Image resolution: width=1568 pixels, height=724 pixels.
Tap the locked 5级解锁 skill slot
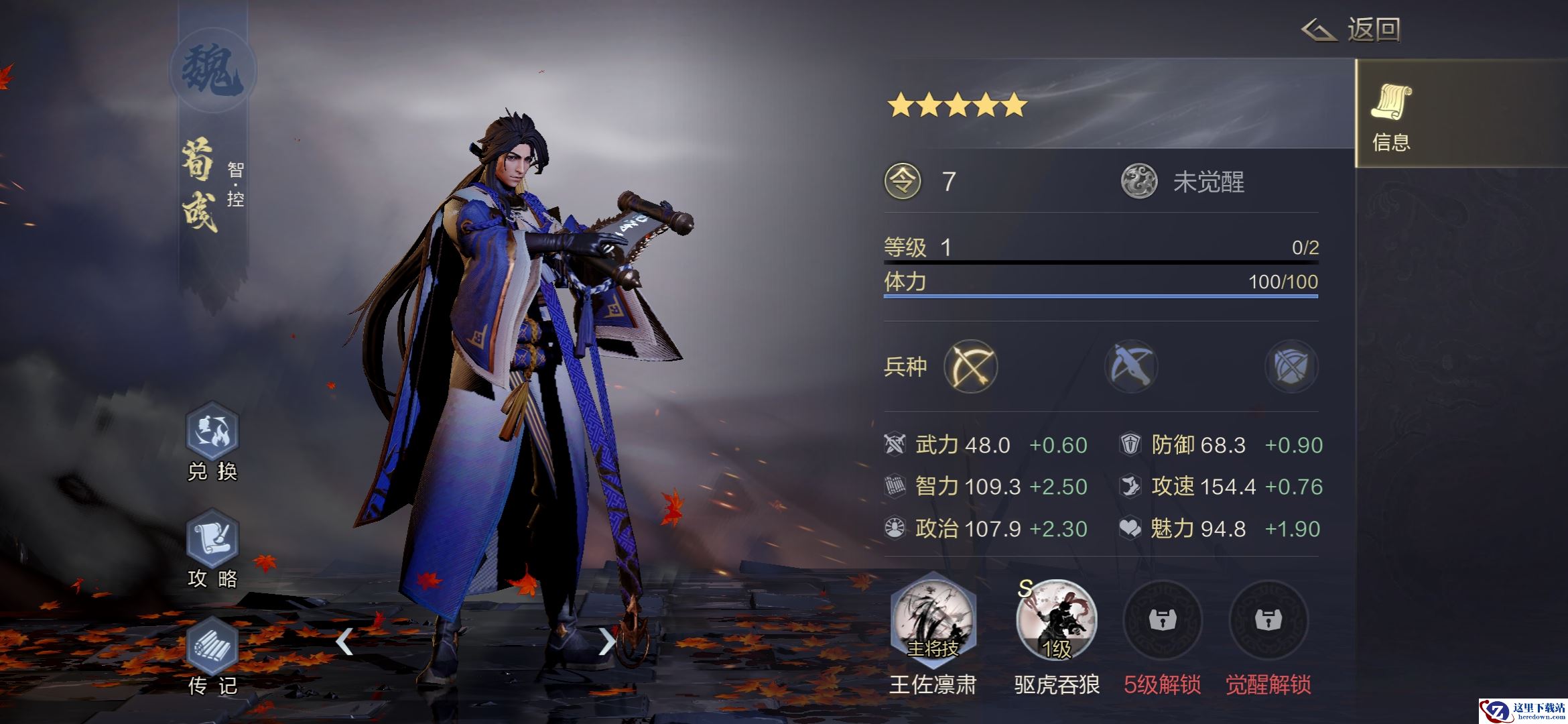coord(1162,620)
